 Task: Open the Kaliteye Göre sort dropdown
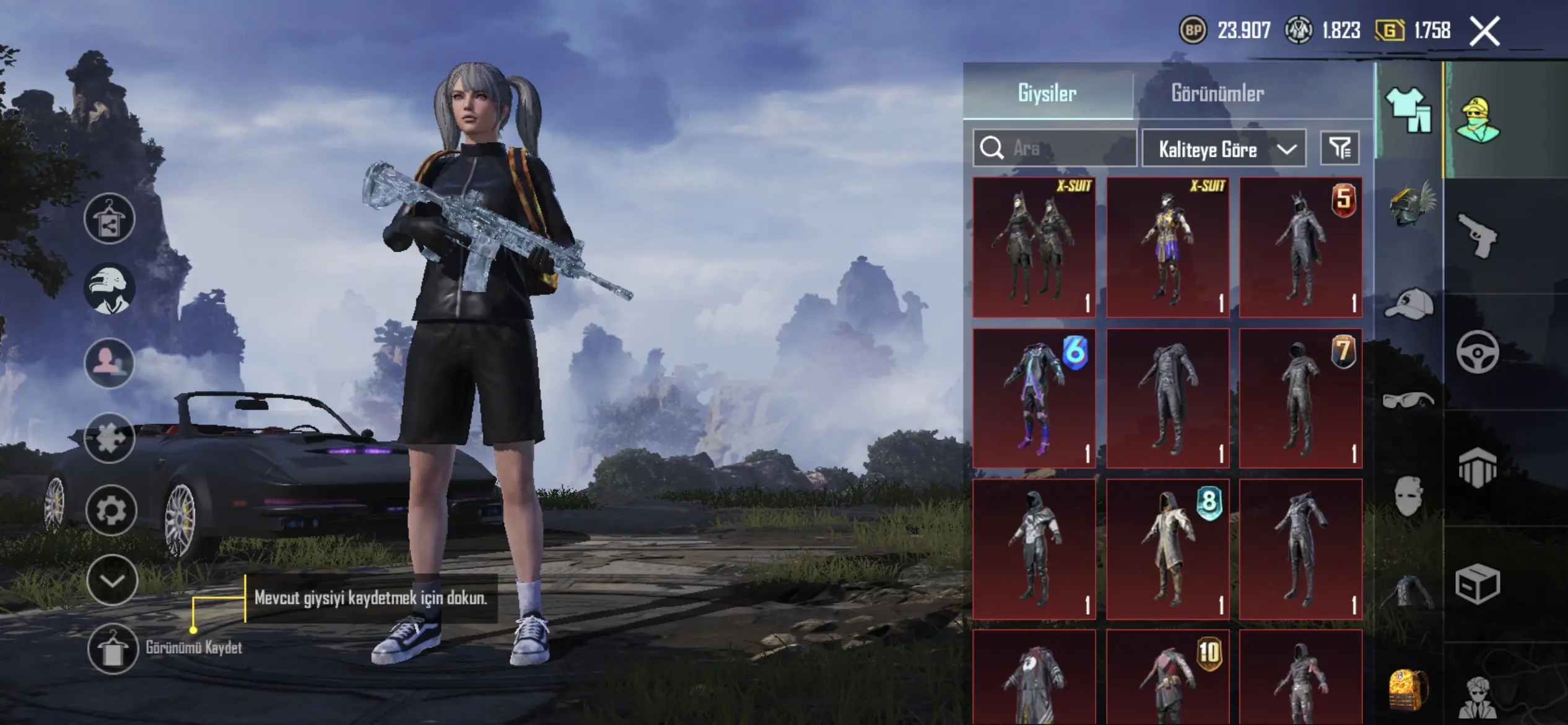pyautogui.click(x=1224, y=149)
